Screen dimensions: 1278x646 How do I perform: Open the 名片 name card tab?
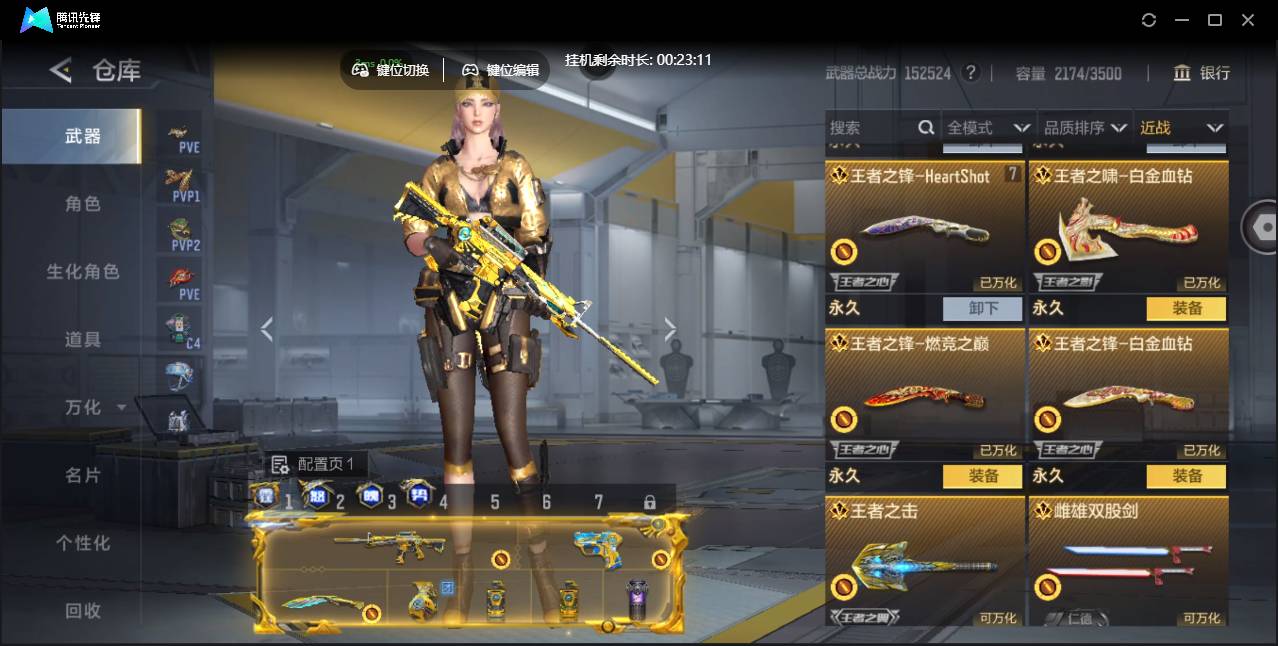pos(83,475)
